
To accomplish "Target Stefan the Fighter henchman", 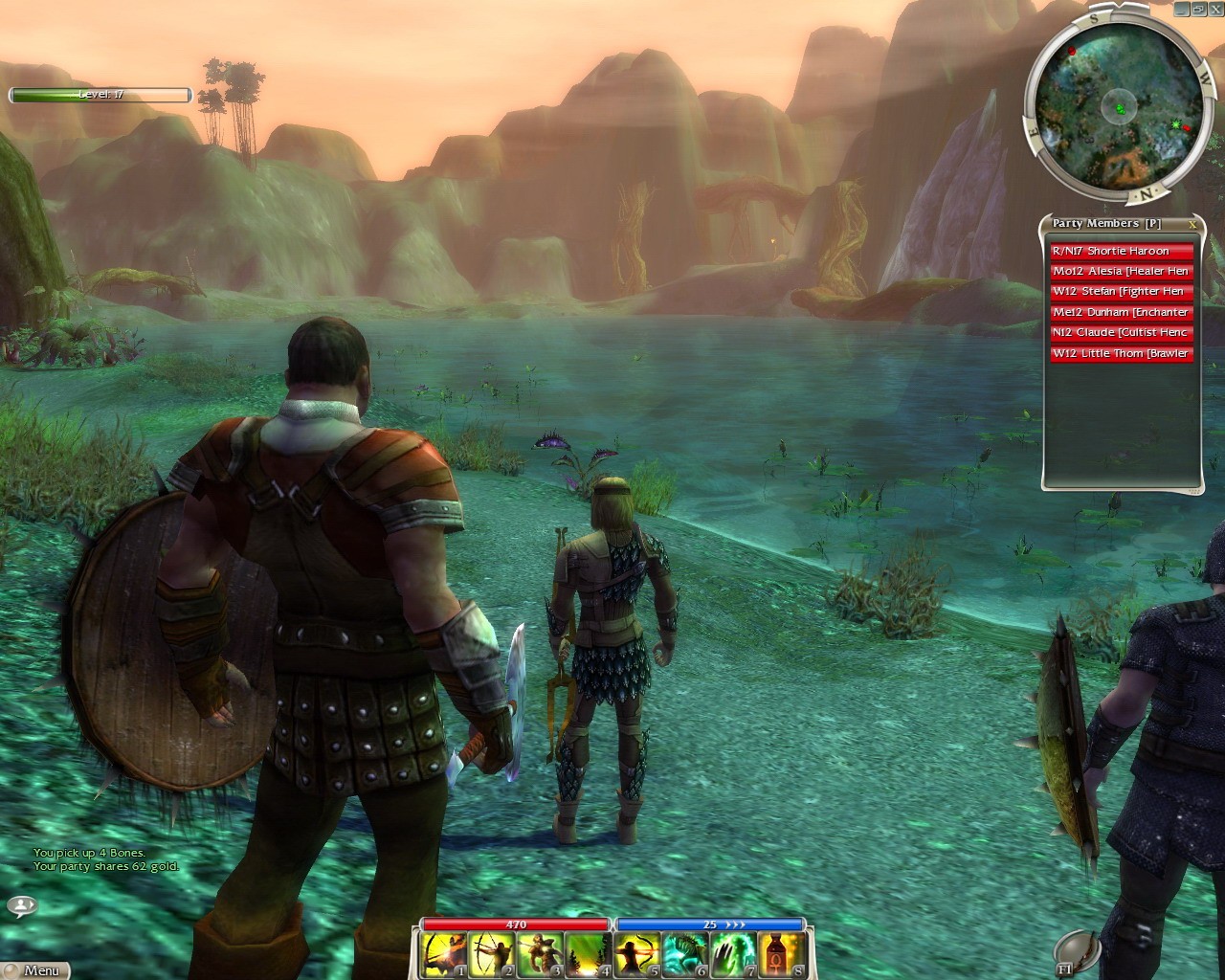I will tap(1122, 292).
